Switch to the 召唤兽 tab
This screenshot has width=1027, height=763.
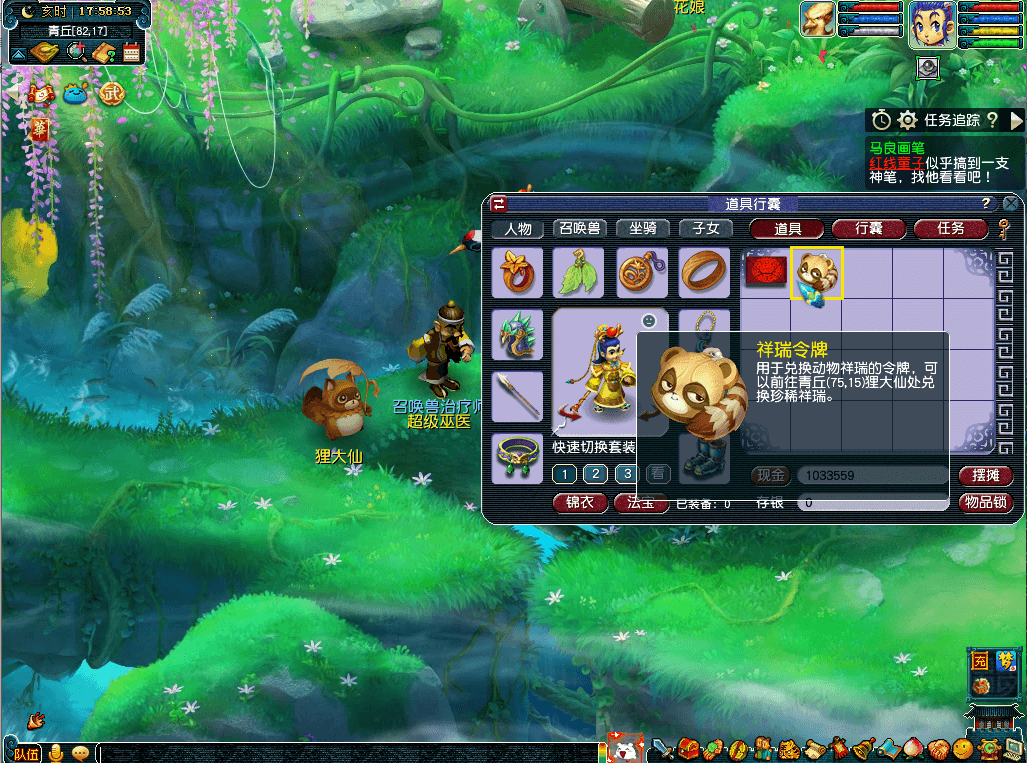click(580, 229)
